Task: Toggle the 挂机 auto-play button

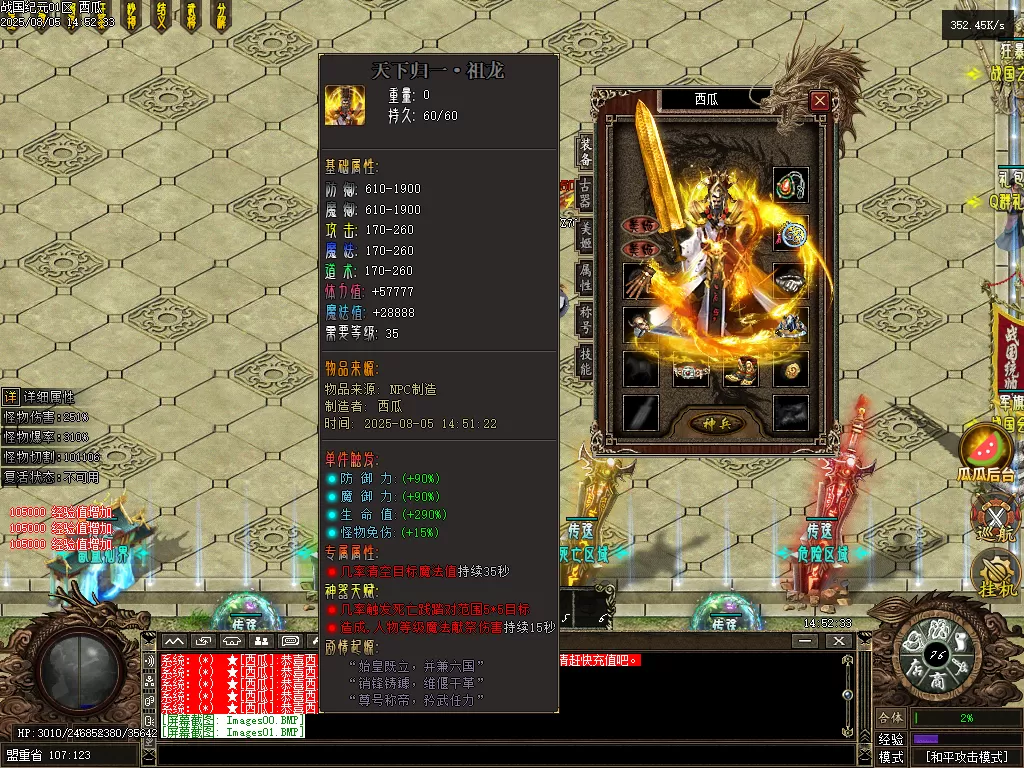Action: click(x=994, y=574)
